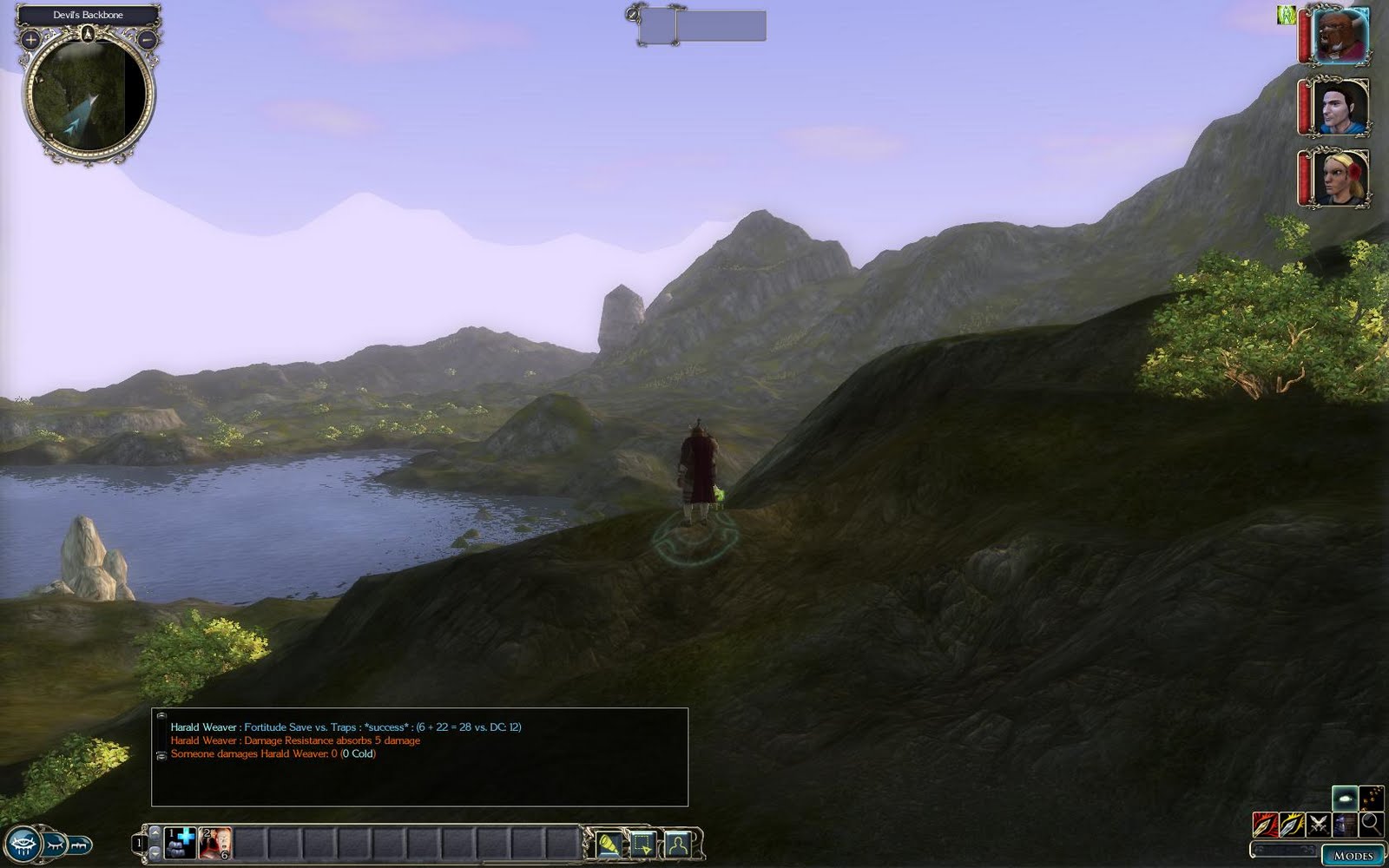Activate the red flaming blade mode

[1265, 824]
